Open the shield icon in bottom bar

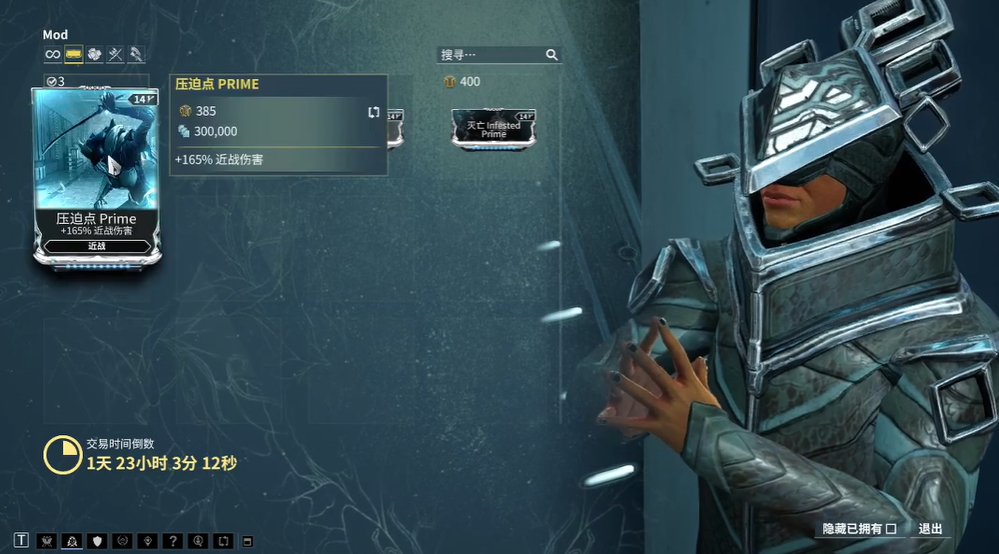98,541
